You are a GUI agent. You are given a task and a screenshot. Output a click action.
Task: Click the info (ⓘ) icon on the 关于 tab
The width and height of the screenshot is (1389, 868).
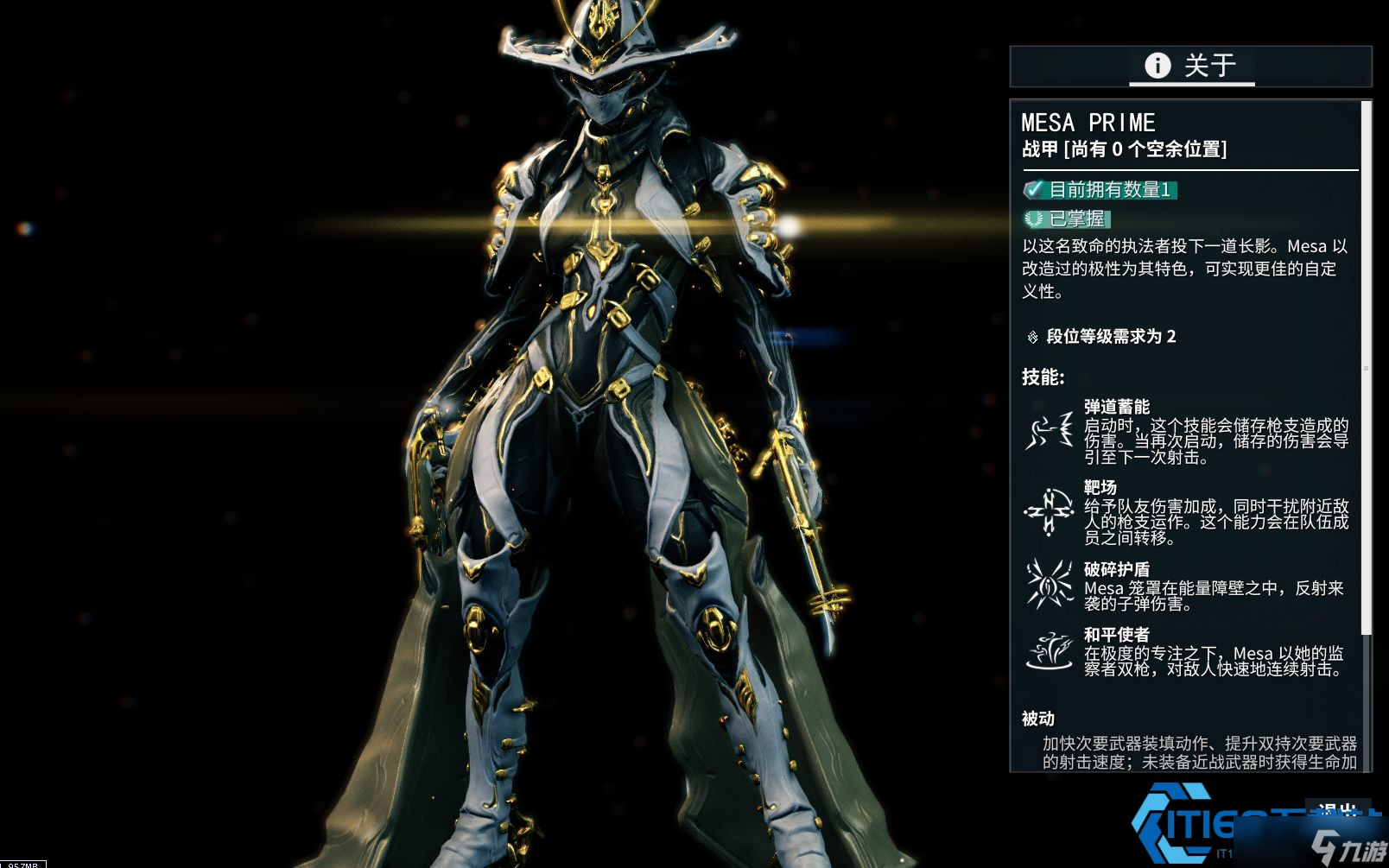1157,66
